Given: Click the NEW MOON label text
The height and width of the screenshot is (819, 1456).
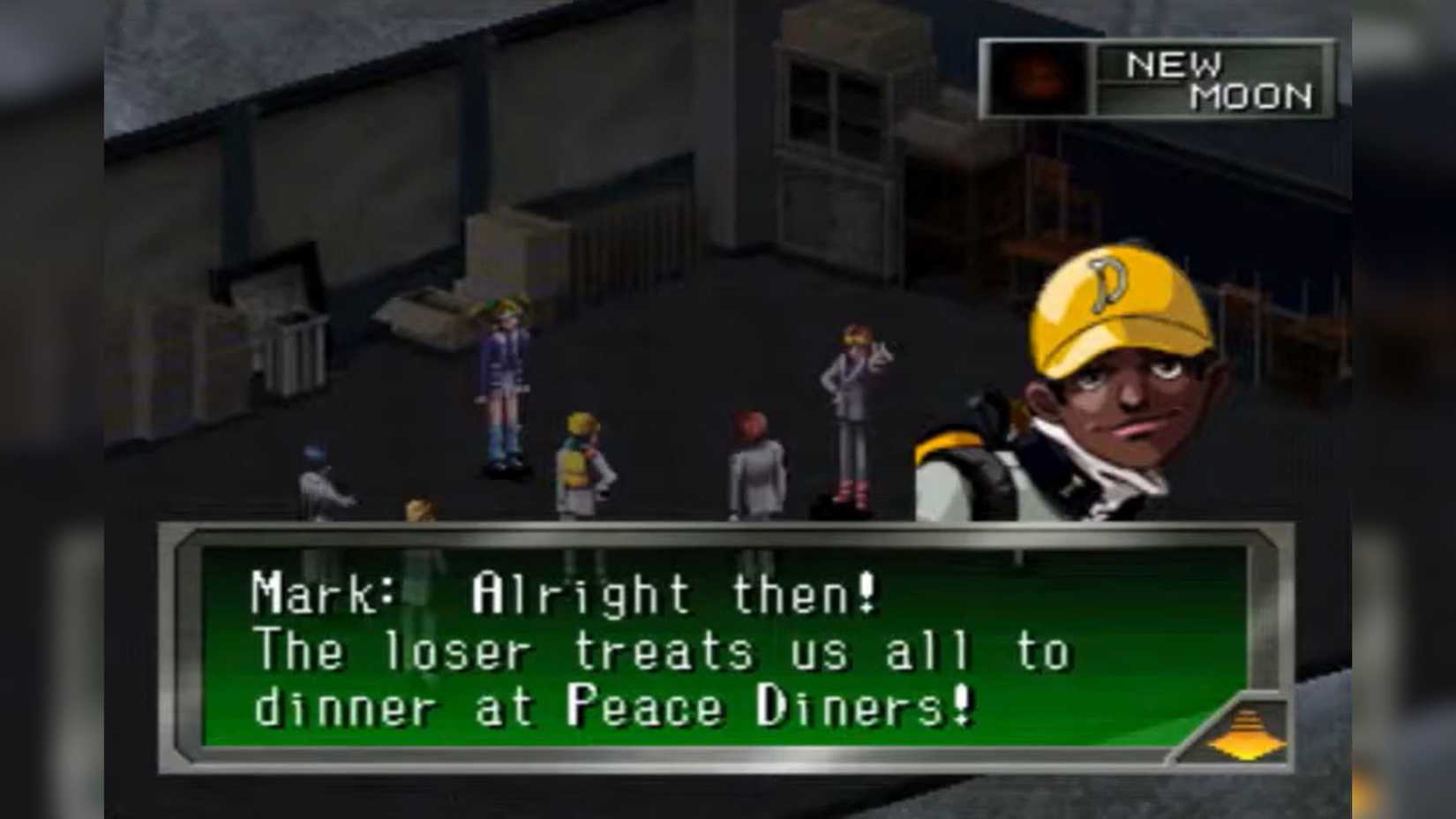Looking at the screenshot, I should (x=1218, y=81).
